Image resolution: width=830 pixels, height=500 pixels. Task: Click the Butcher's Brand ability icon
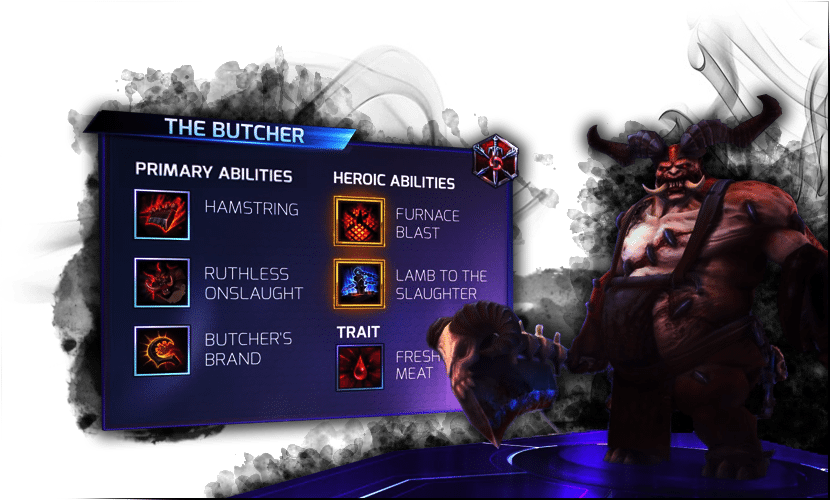pyautogui.click(x=161, y=350)
